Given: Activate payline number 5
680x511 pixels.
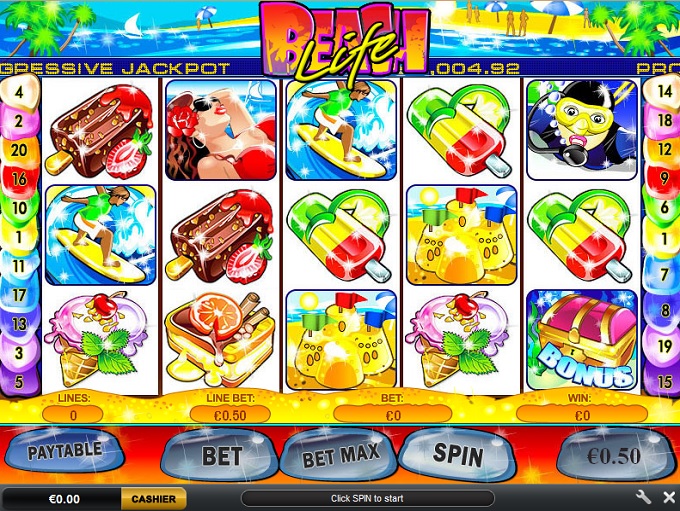Looking at the screenshot, I should (x=20, y=382).
